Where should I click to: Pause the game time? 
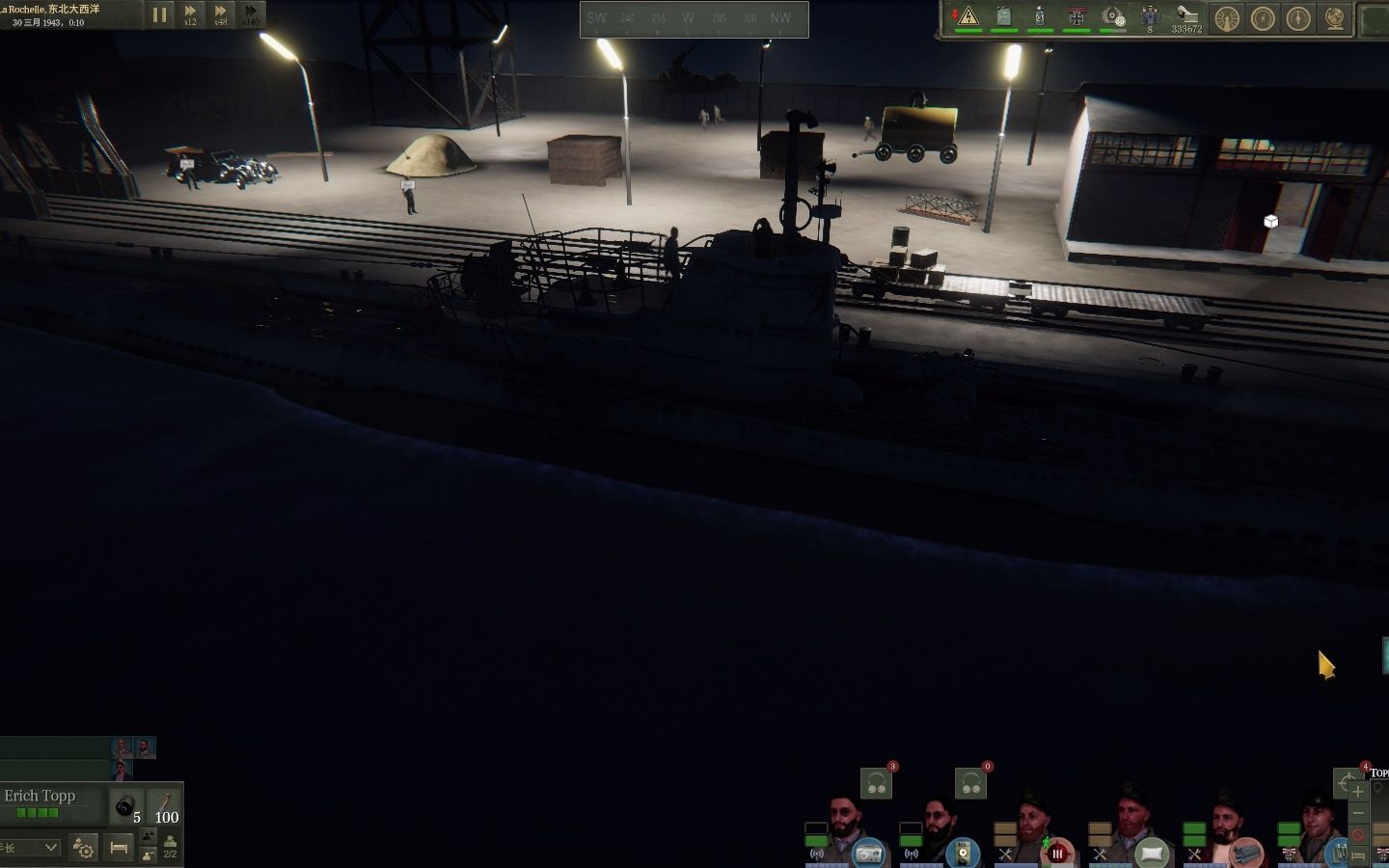159,14
